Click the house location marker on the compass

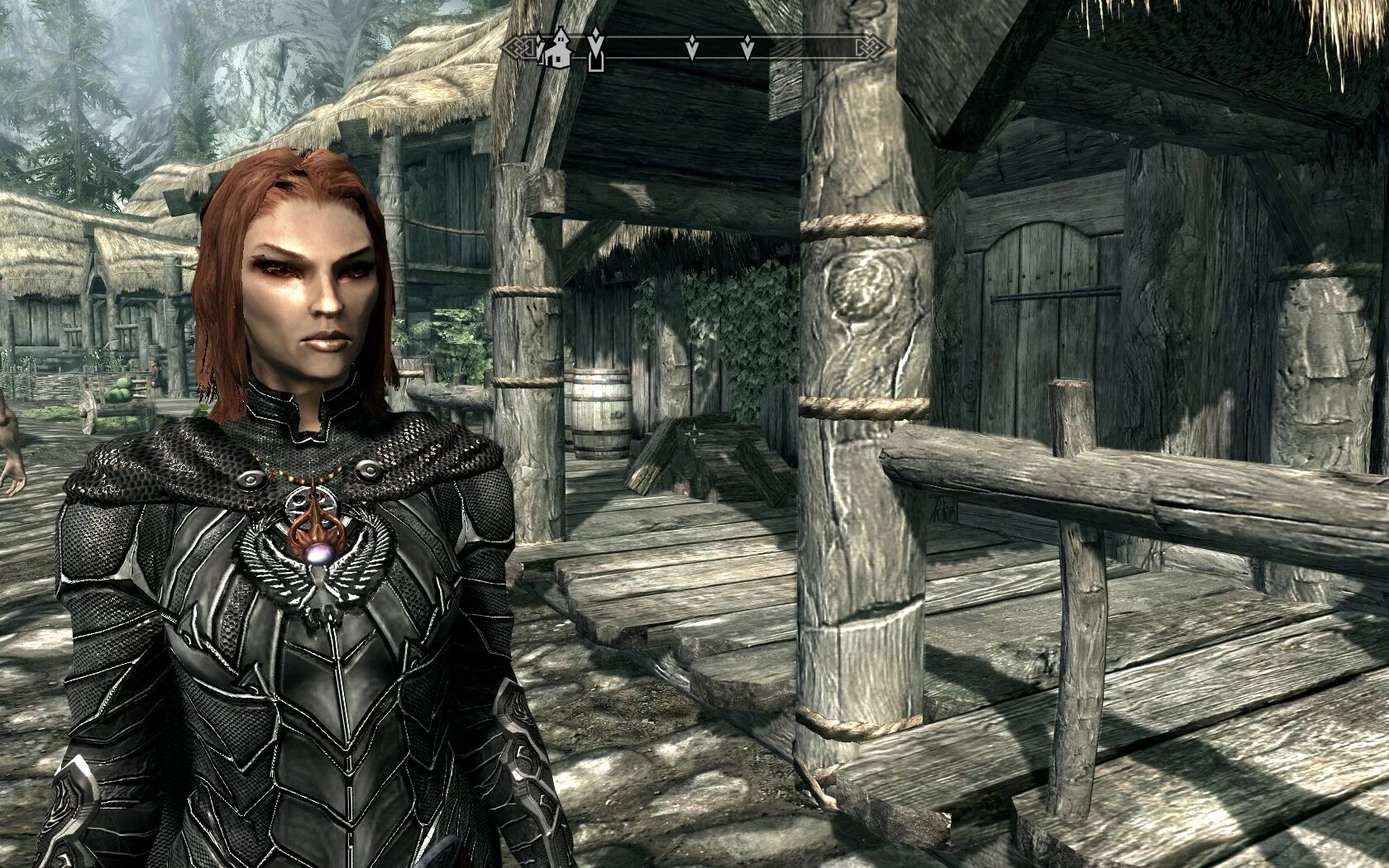558,49
